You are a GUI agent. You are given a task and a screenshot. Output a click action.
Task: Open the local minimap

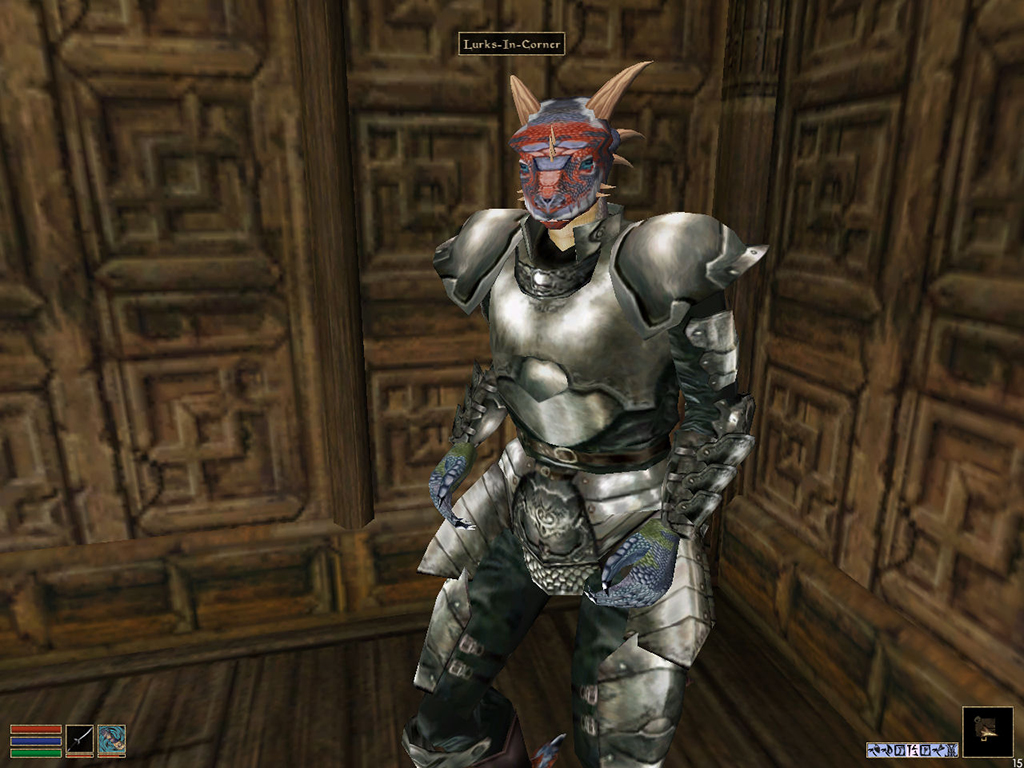[986, 732]
